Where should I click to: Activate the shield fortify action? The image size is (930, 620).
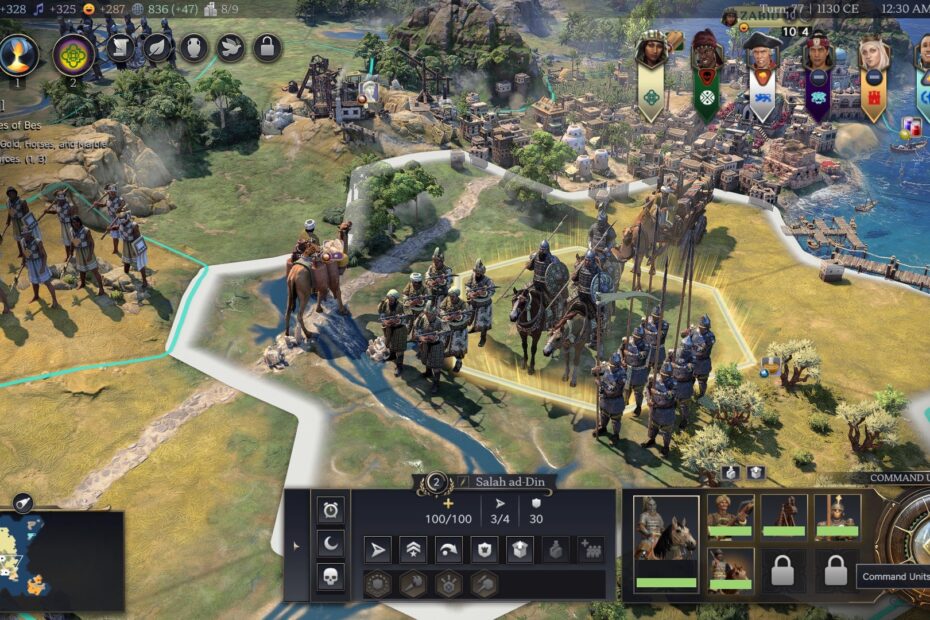[x=484, y=549]
